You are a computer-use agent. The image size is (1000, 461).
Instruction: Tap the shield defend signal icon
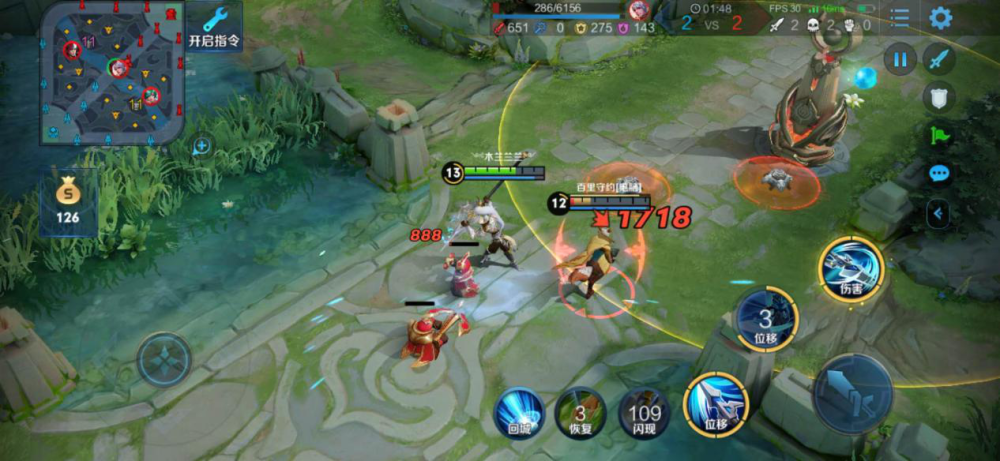938,97
